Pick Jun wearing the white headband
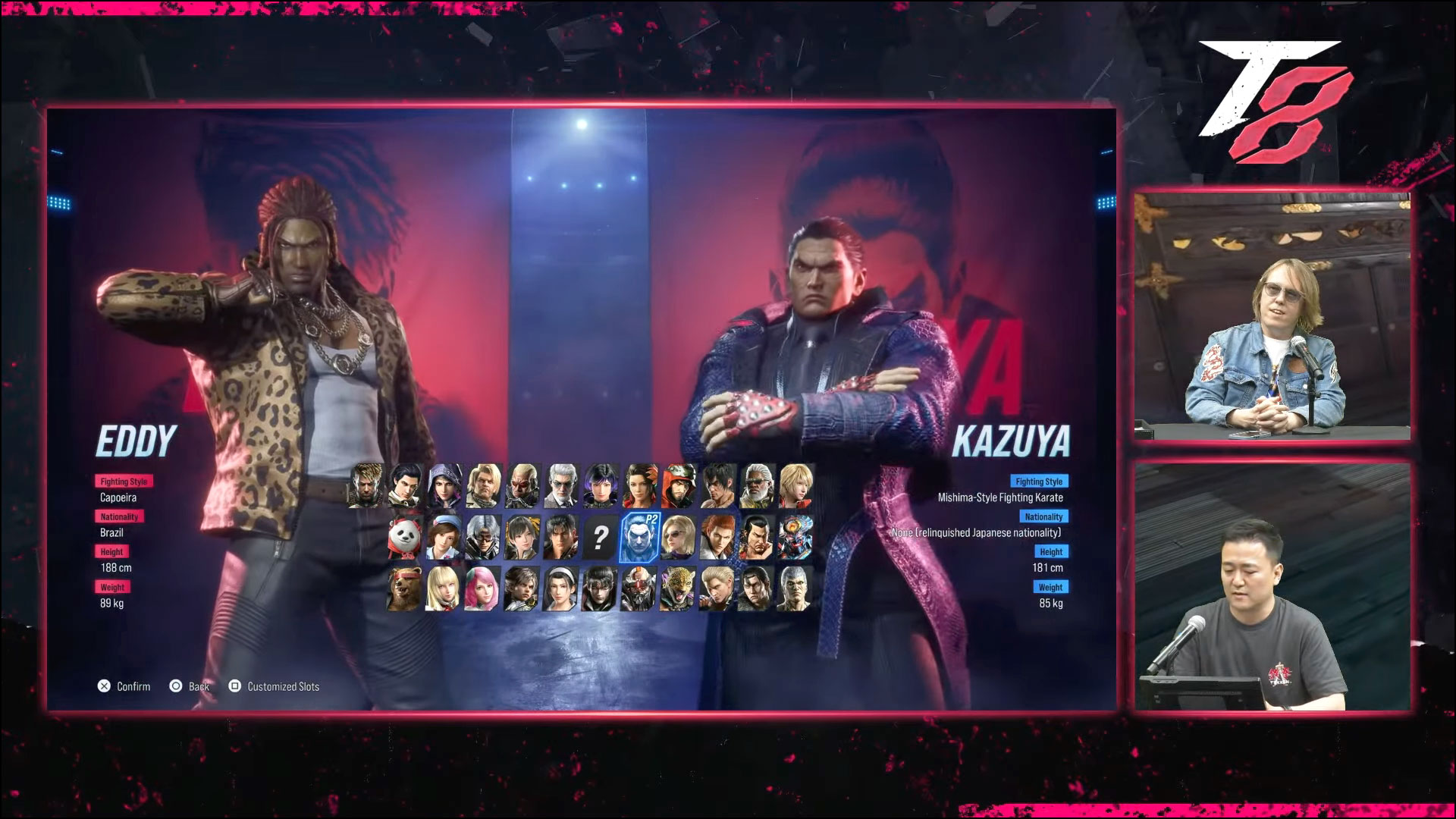This screenshot has width=1456, height=819. point(561,589)
